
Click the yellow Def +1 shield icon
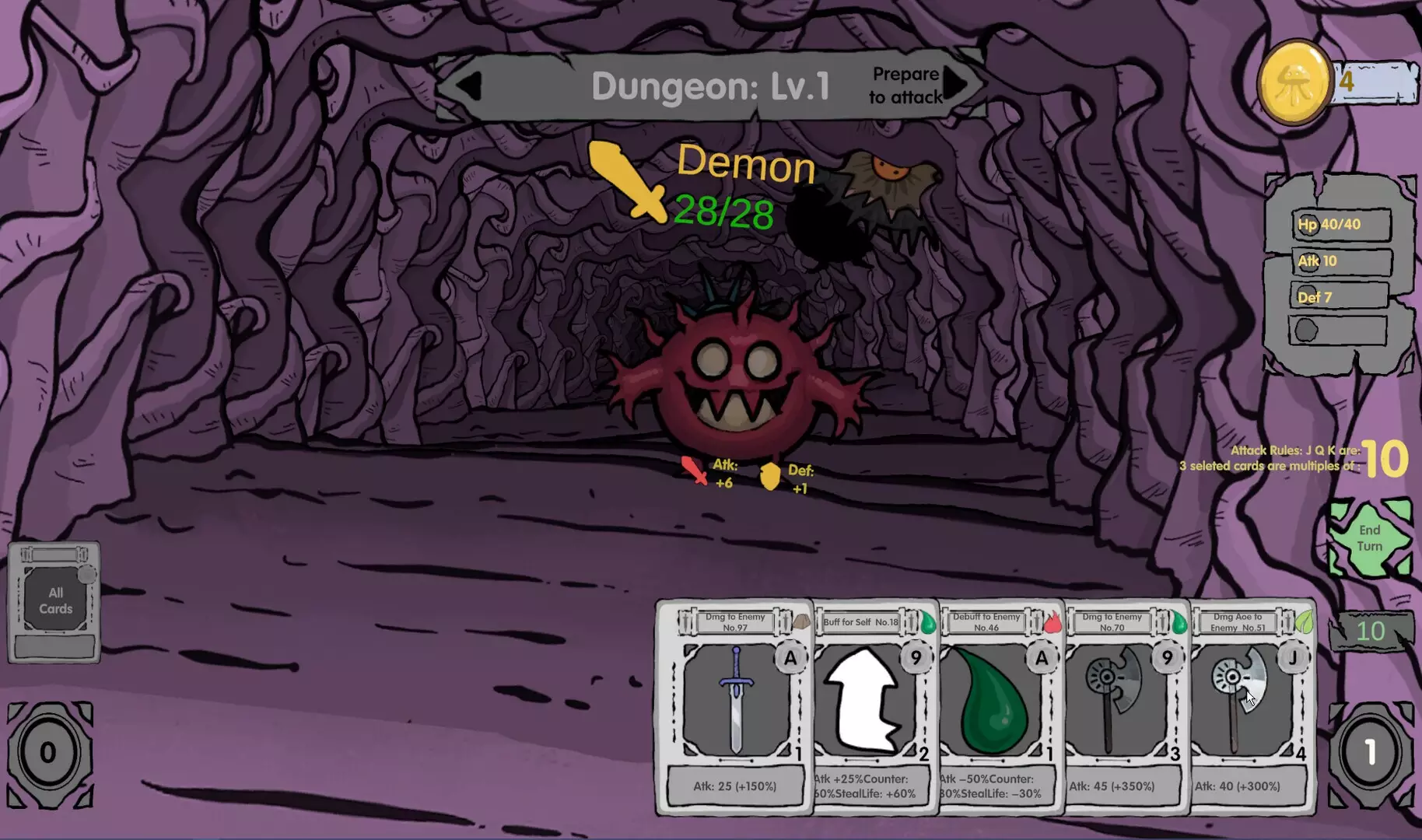point(769,477)
